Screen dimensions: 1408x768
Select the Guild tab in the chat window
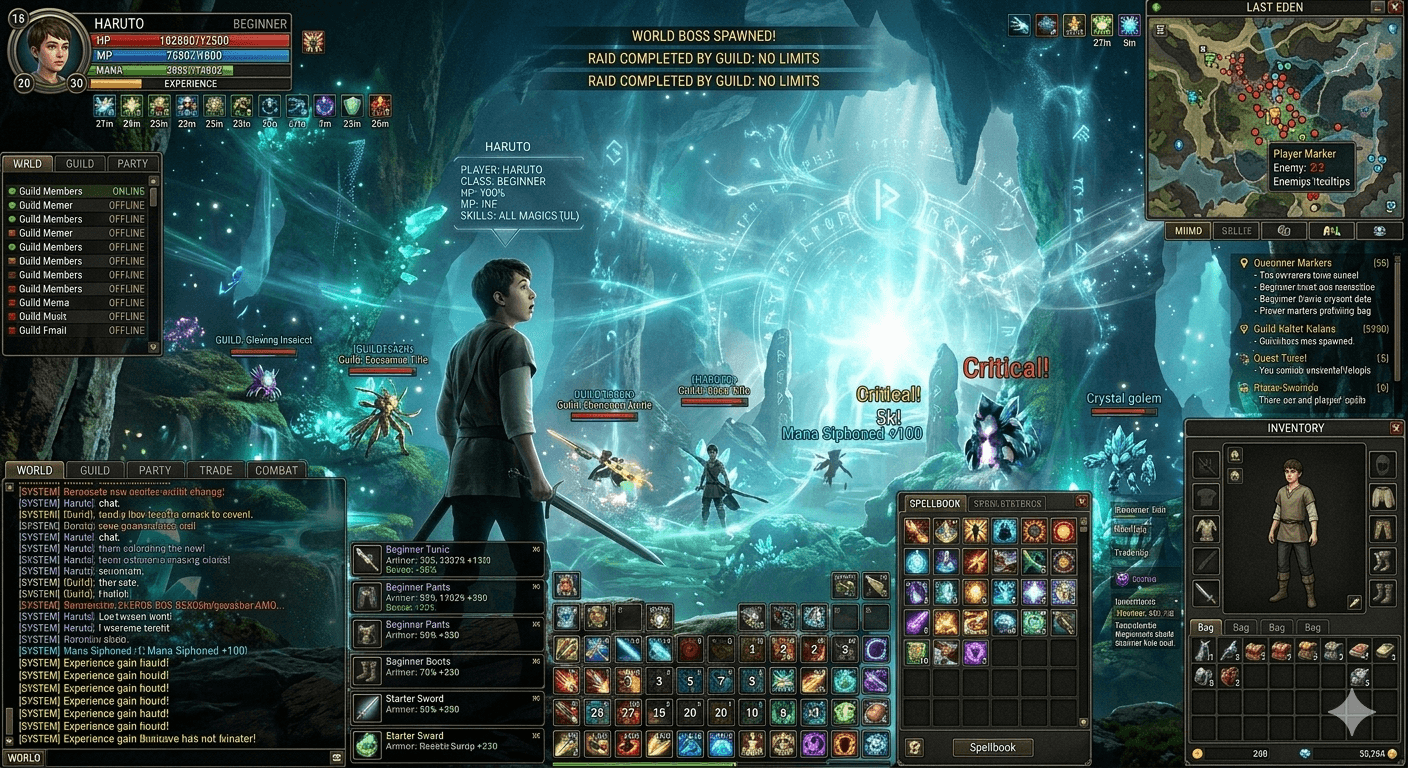[x=95, y=470]
